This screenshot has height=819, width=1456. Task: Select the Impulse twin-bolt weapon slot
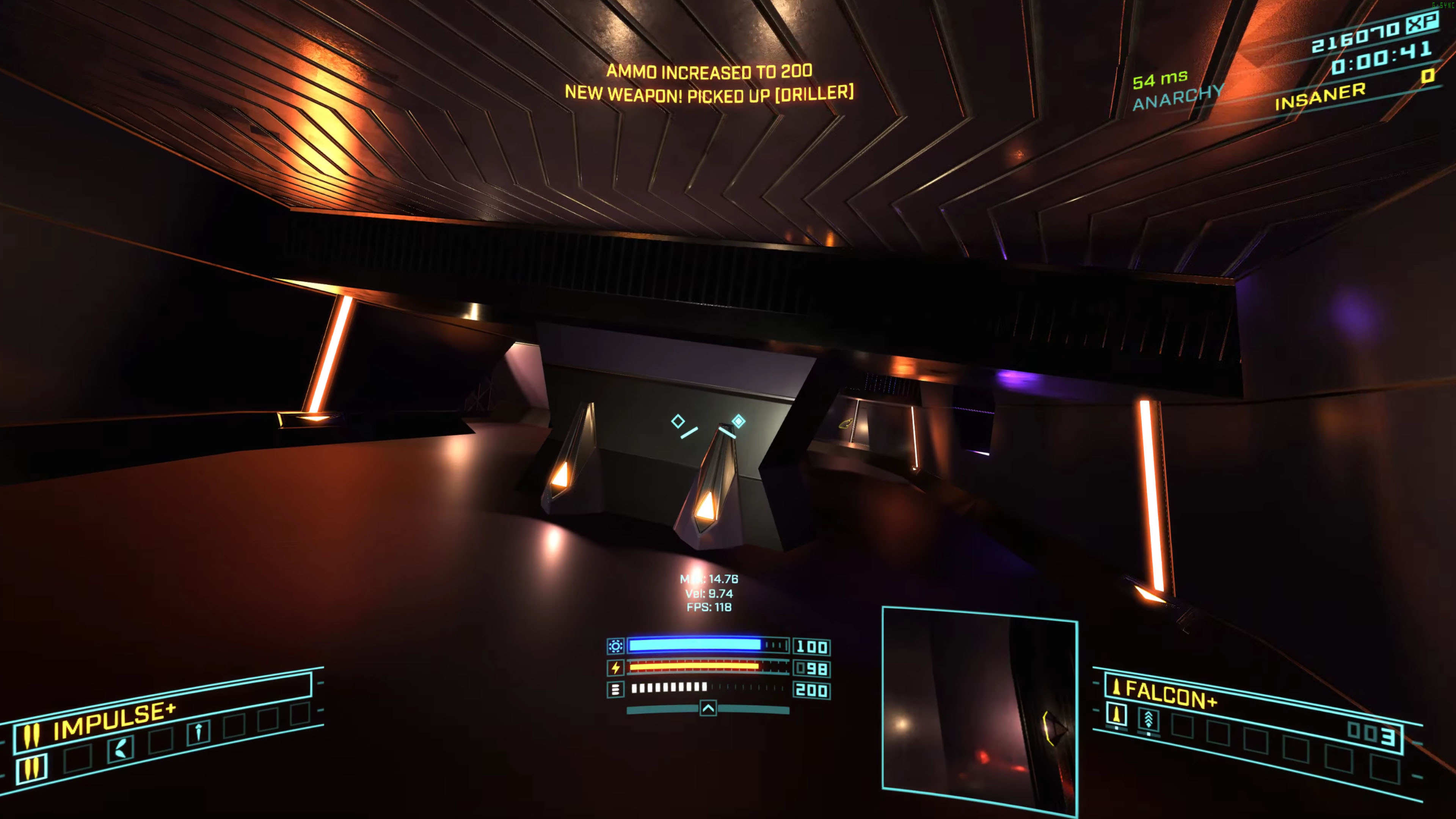click(x=31, y=768)
